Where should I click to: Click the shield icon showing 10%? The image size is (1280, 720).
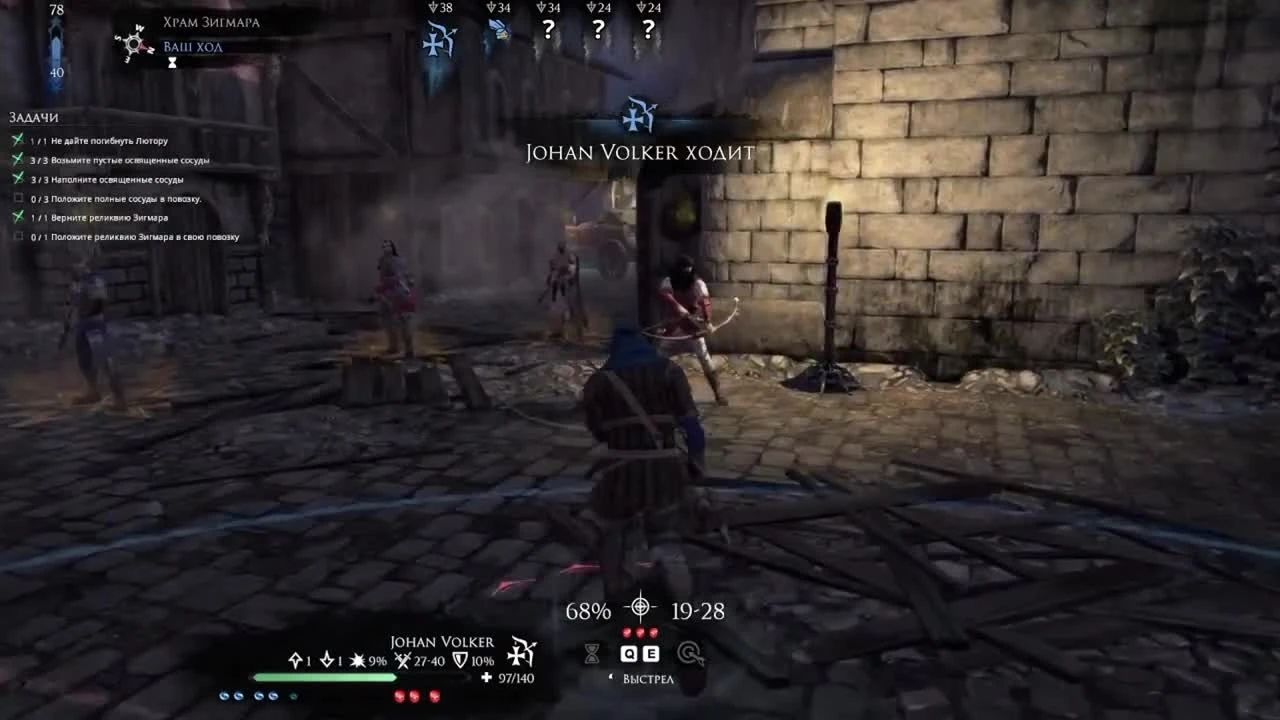[459, 661]
